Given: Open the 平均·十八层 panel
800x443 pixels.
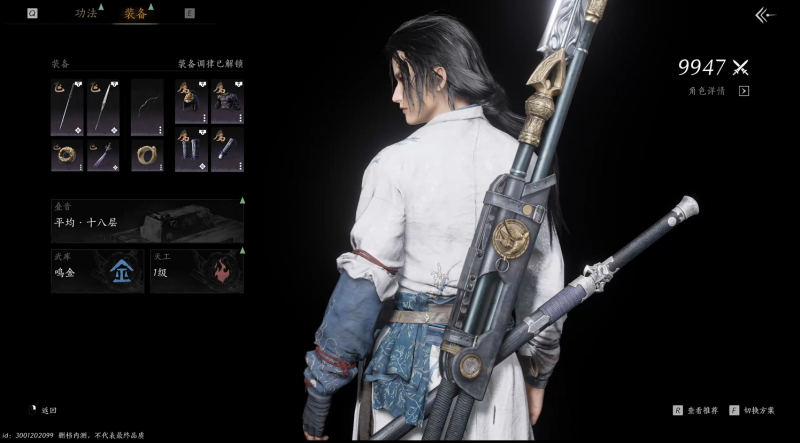Looking at the screenshot, I should 147,221.
